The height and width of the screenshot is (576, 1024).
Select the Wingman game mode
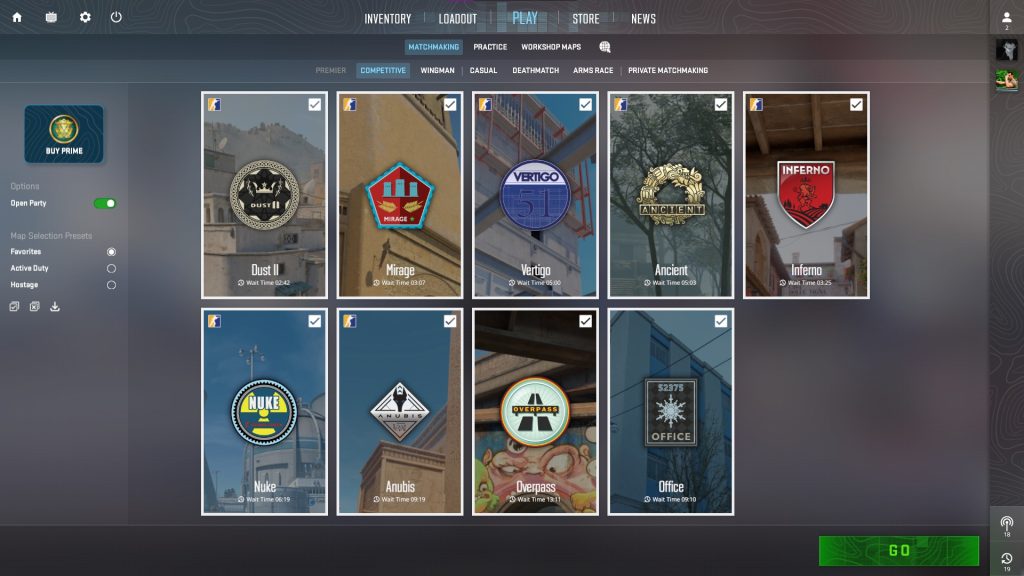[x=437, y=71]
